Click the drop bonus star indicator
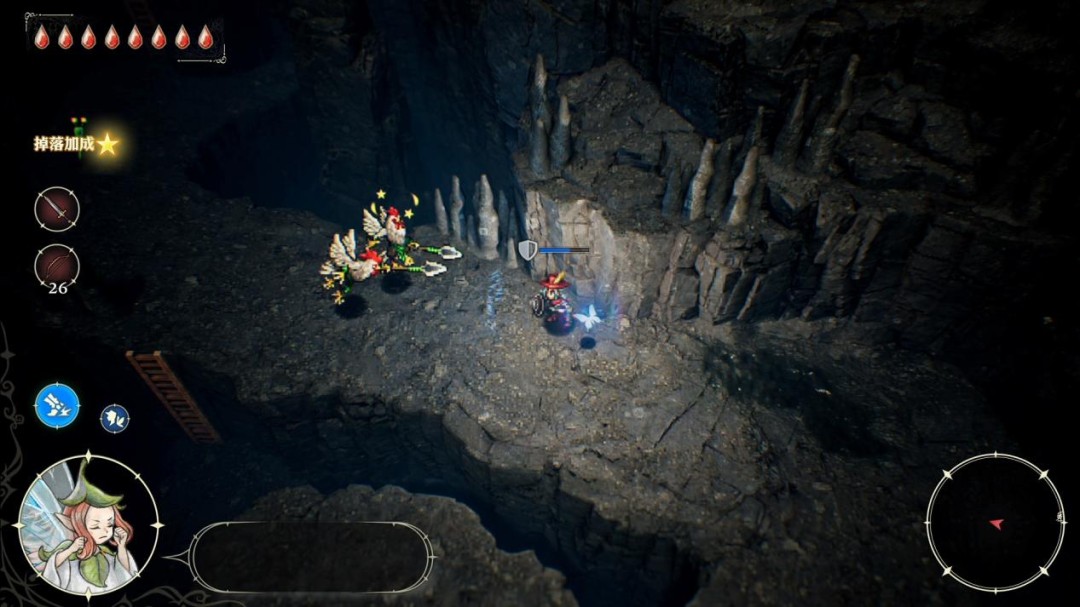The image size is (1080, 607). tap(107, 144)
